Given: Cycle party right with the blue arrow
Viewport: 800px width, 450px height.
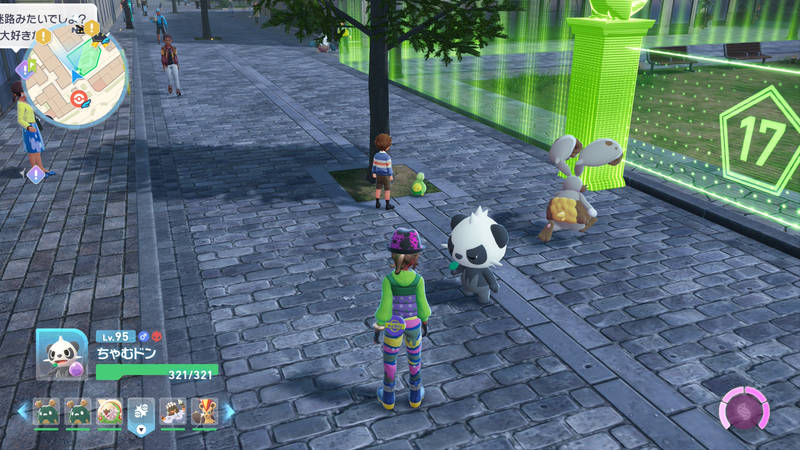Looking at the screenshot, I should (229, 411).
